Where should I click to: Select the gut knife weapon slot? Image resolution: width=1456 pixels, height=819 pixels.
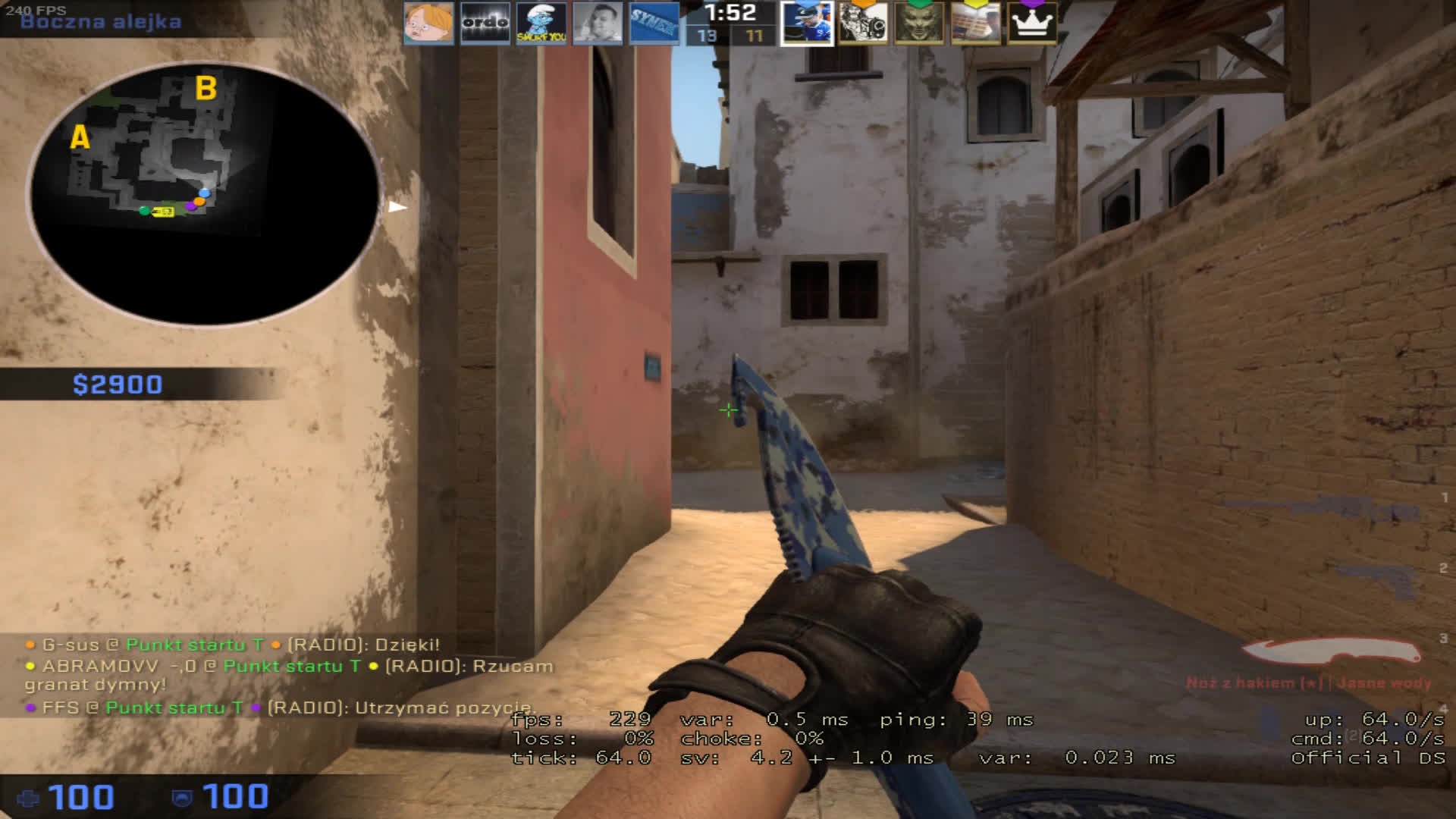click(x=1331, y=652)
